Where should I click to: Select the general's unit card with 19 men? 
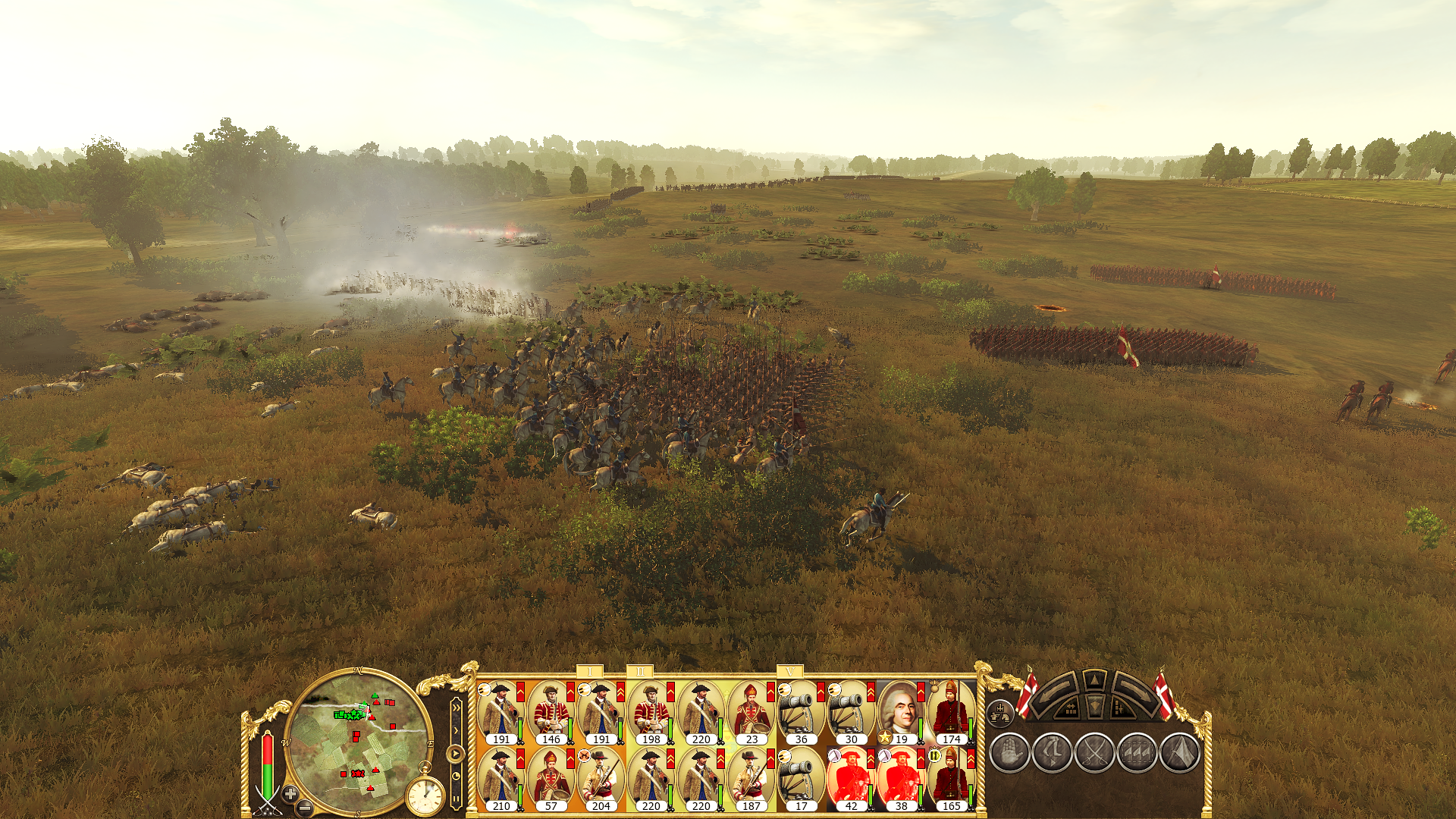tap(900, 713)
